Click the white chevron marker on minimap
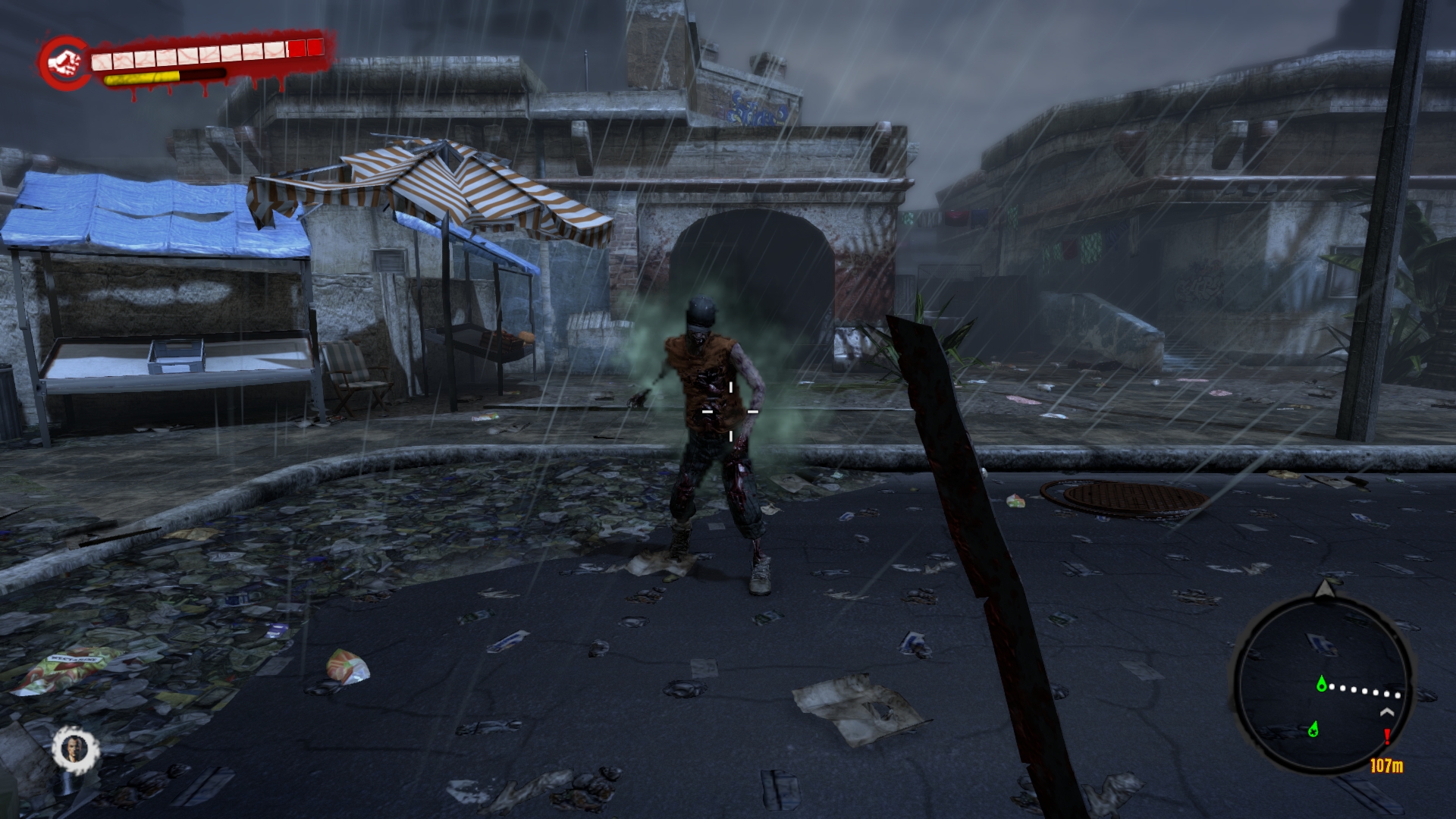This screenshot has width=1456, height=819. click(x=1387, y=712)
